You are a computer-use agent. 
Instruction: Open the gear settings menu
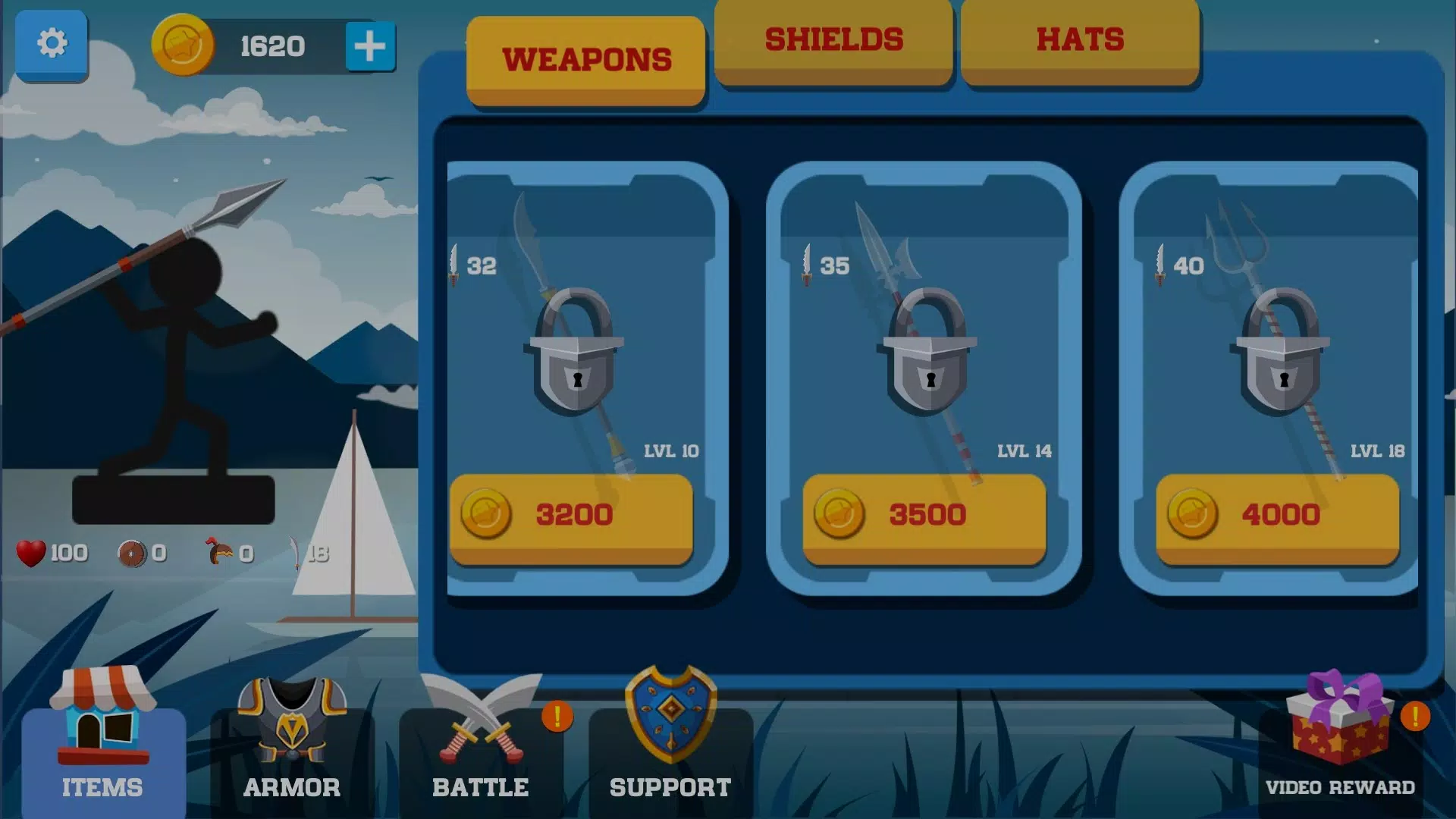(x=52, y=44)
